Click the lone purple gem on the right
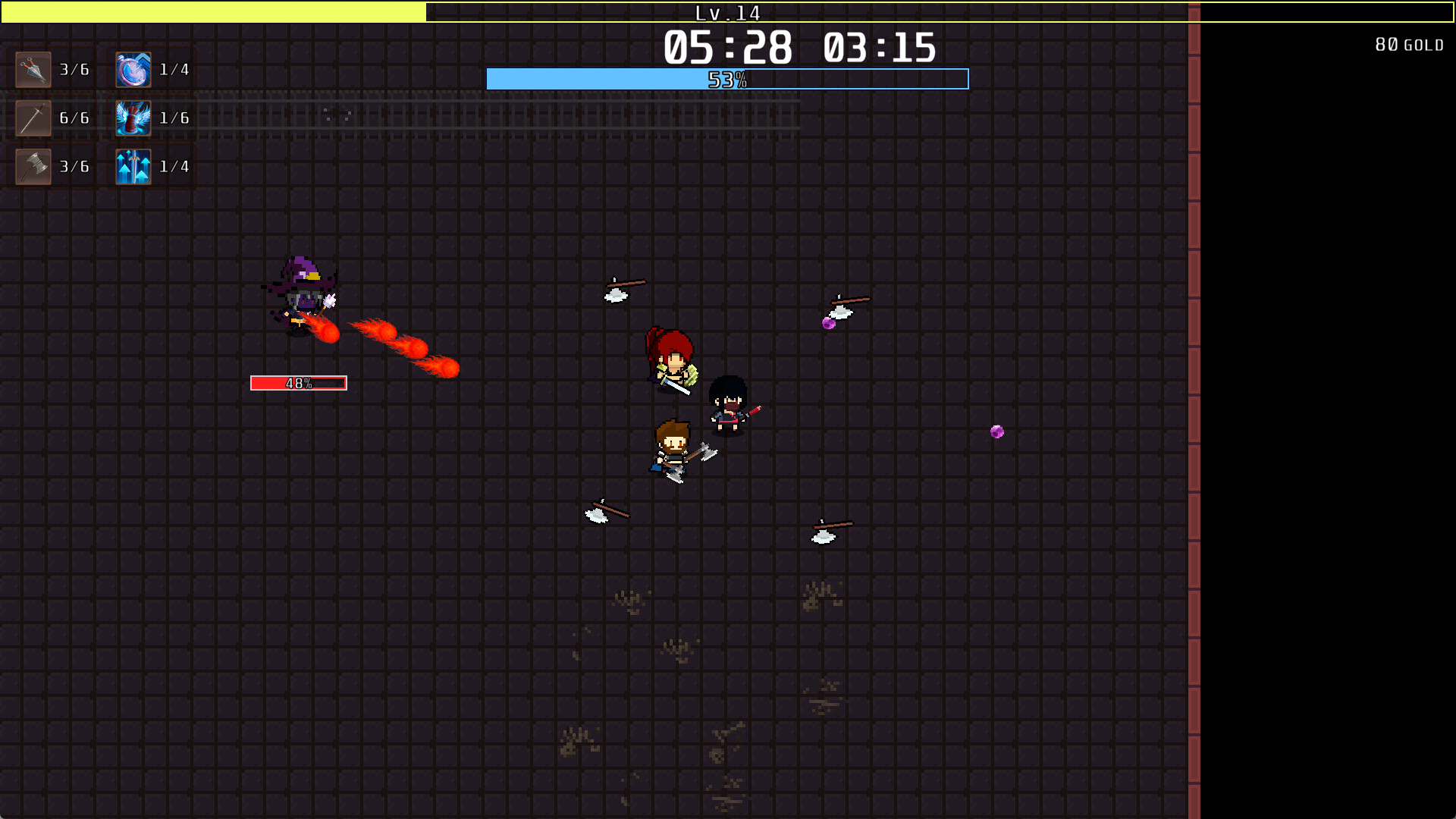This screenshot has width=1456, height=819. pos(996,431)
